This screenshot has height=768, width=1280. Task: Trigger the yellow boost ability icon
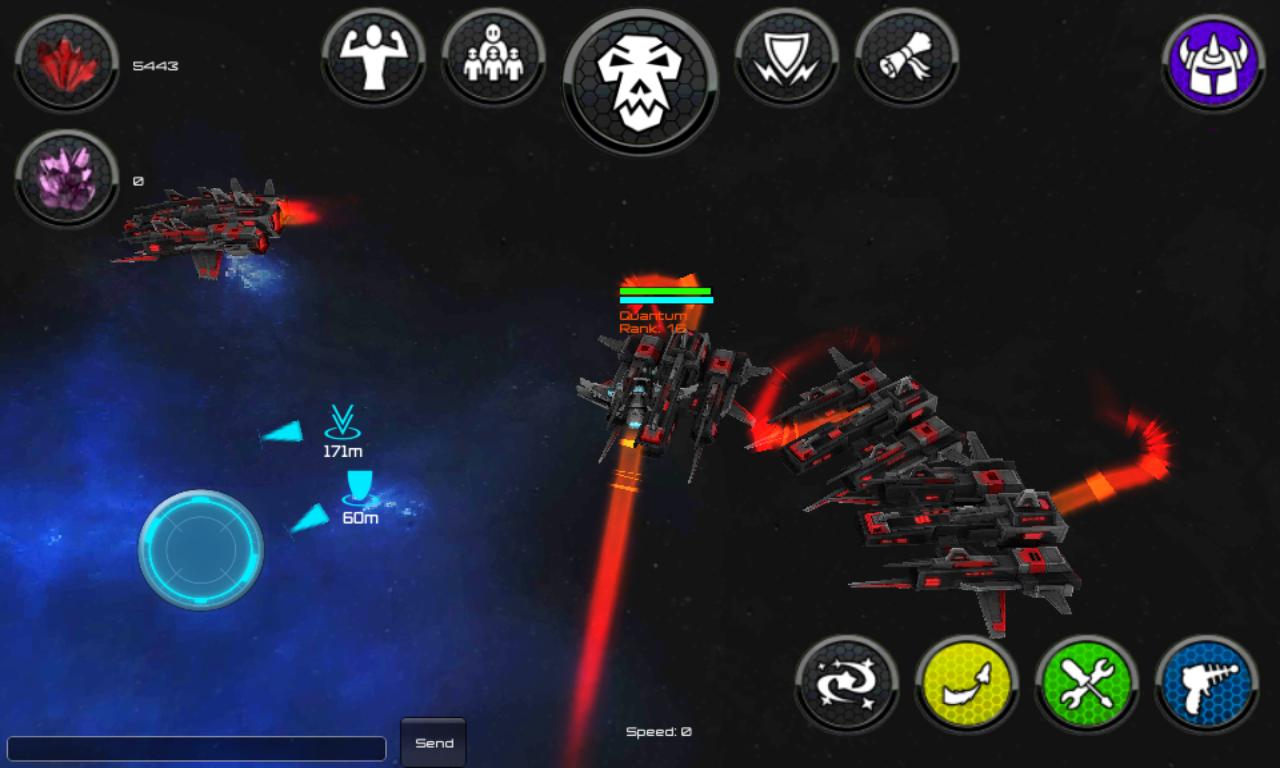point(965,683)
